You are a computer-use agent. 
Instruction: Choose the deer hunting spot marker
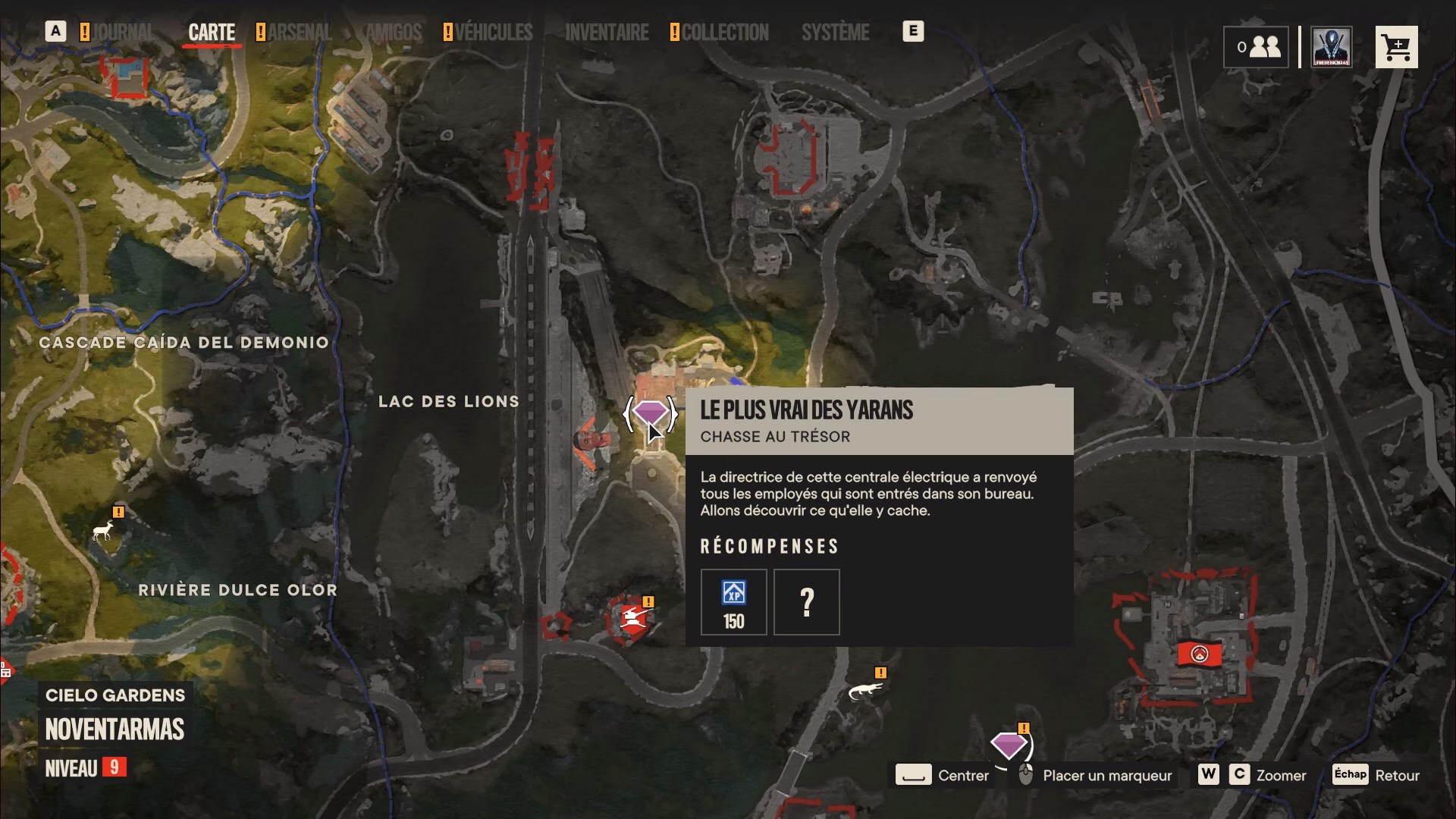tap(103, 530)
